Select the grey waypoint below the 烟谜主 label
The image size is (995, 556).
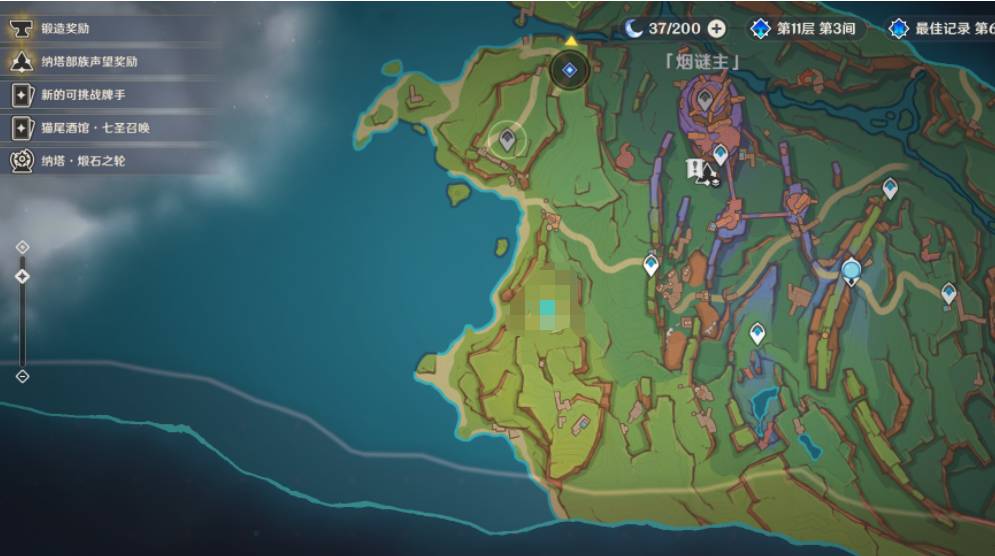pyautogui.click(x=705, y=99)
